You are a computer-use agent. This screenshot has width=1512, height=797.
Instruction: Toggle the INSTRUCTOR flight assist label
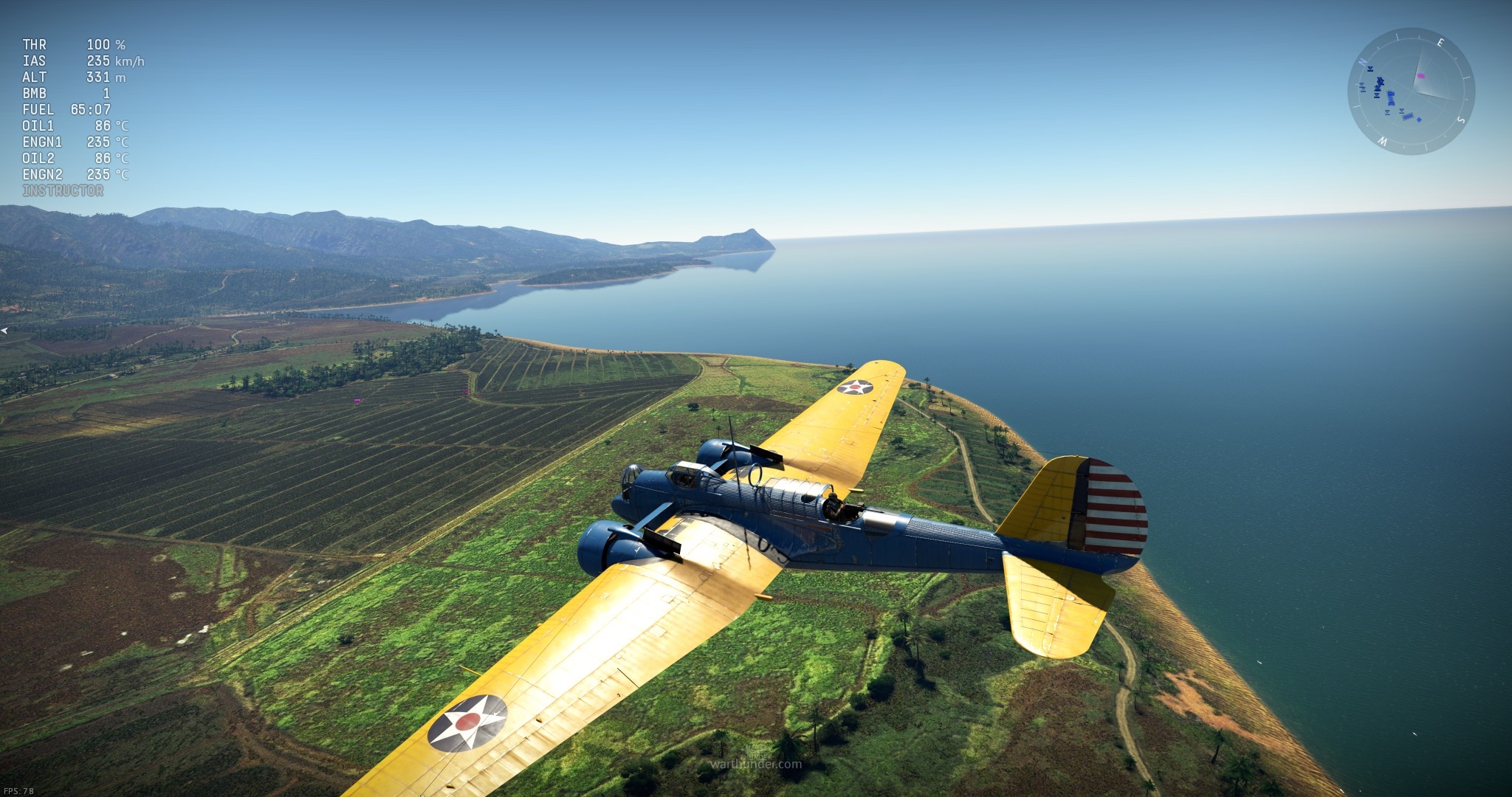point(63,190)
